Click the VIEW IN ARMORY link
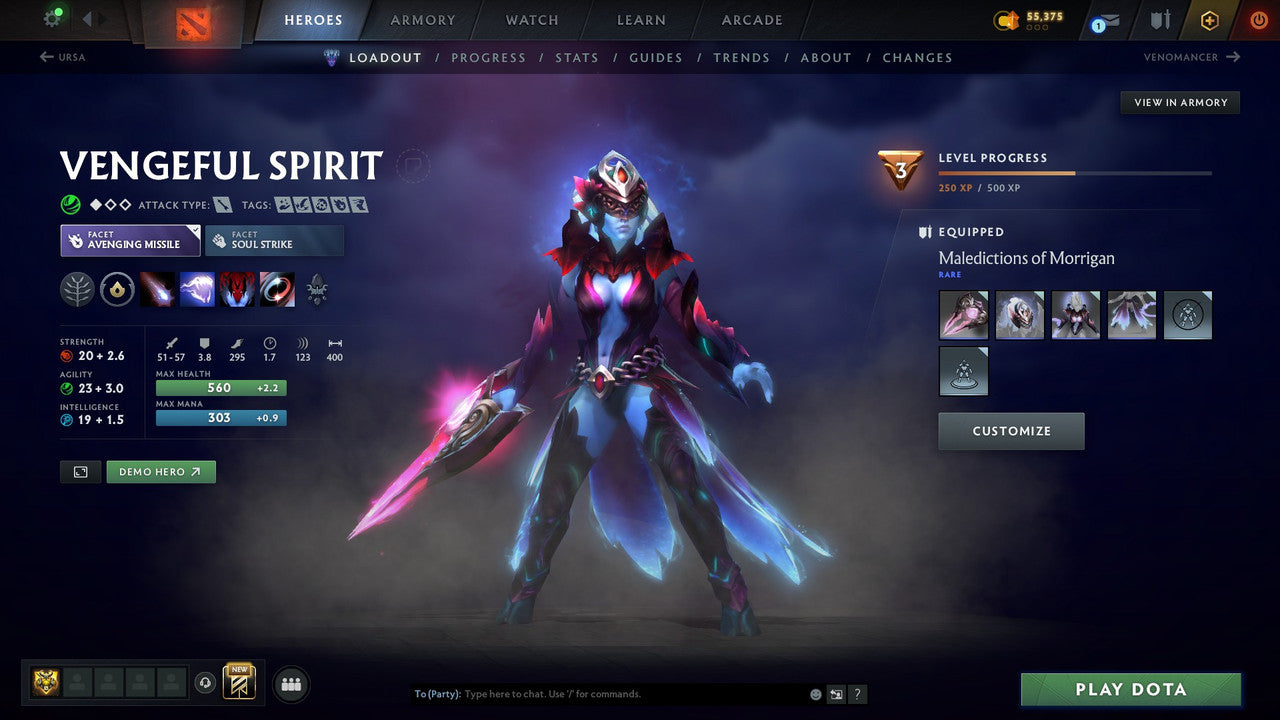 (1180, 102)
